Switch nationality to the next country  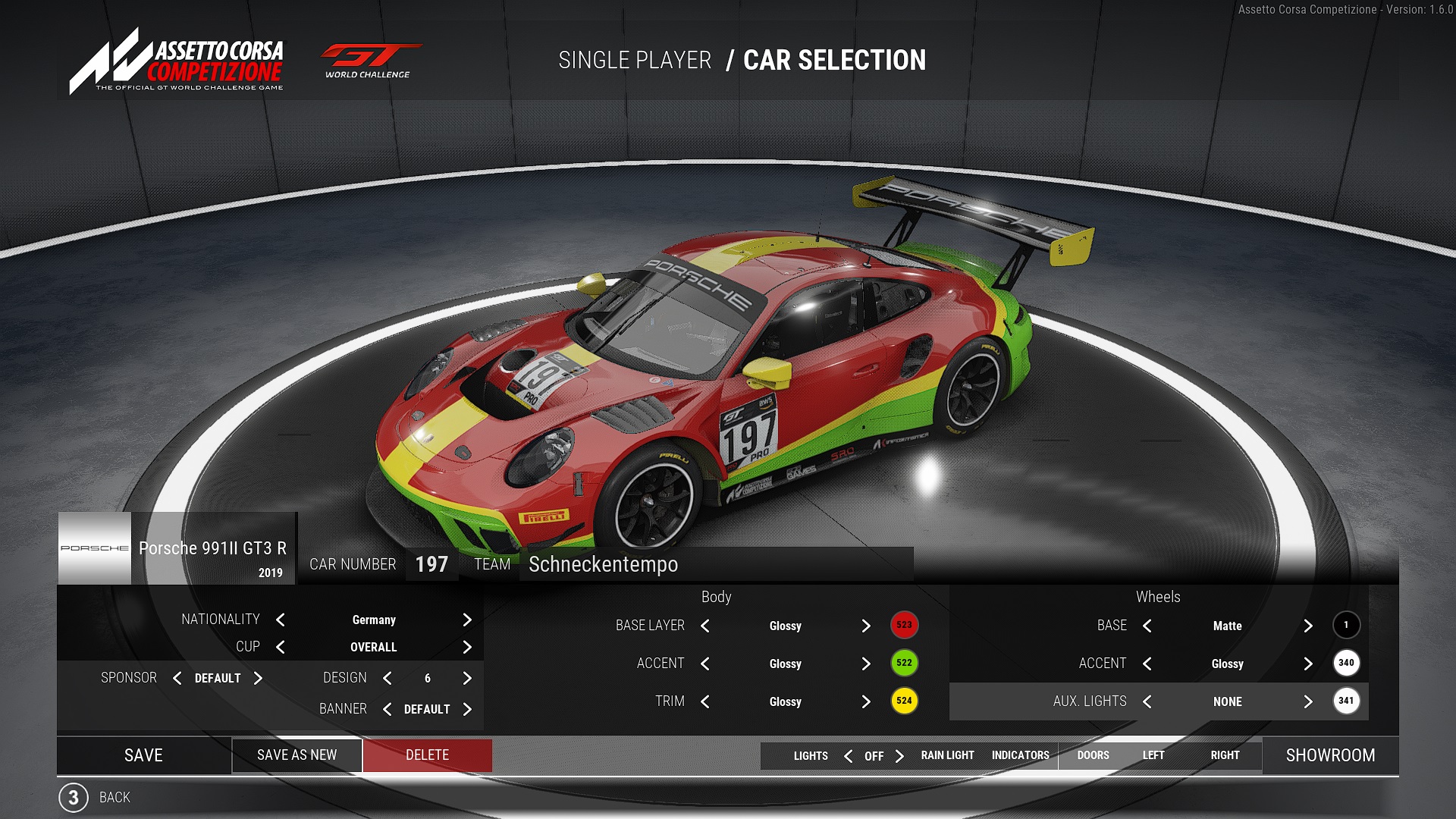467,620
